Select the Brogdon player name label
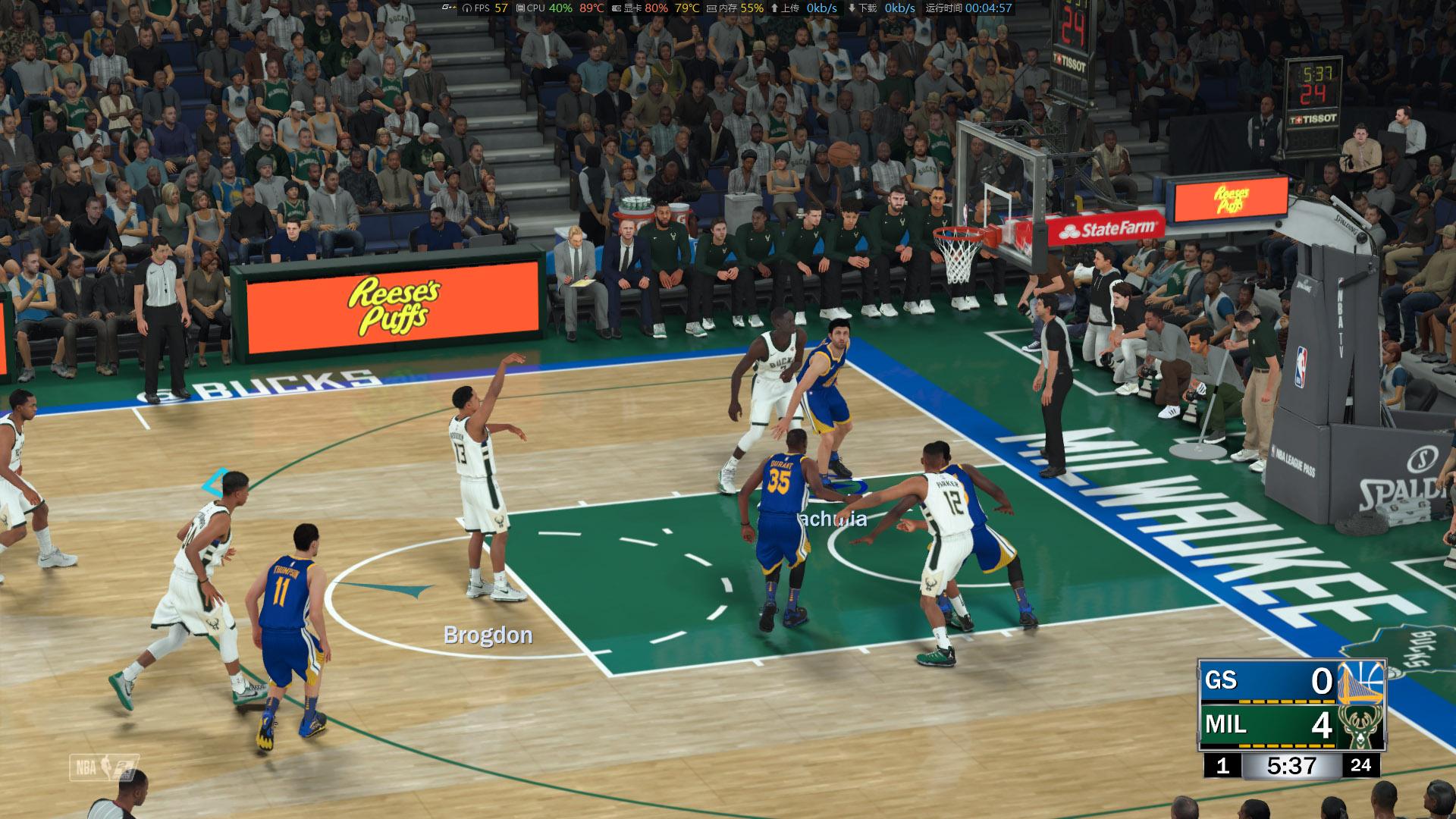This screenshot has width=1456, height=819. coord(487,635)
